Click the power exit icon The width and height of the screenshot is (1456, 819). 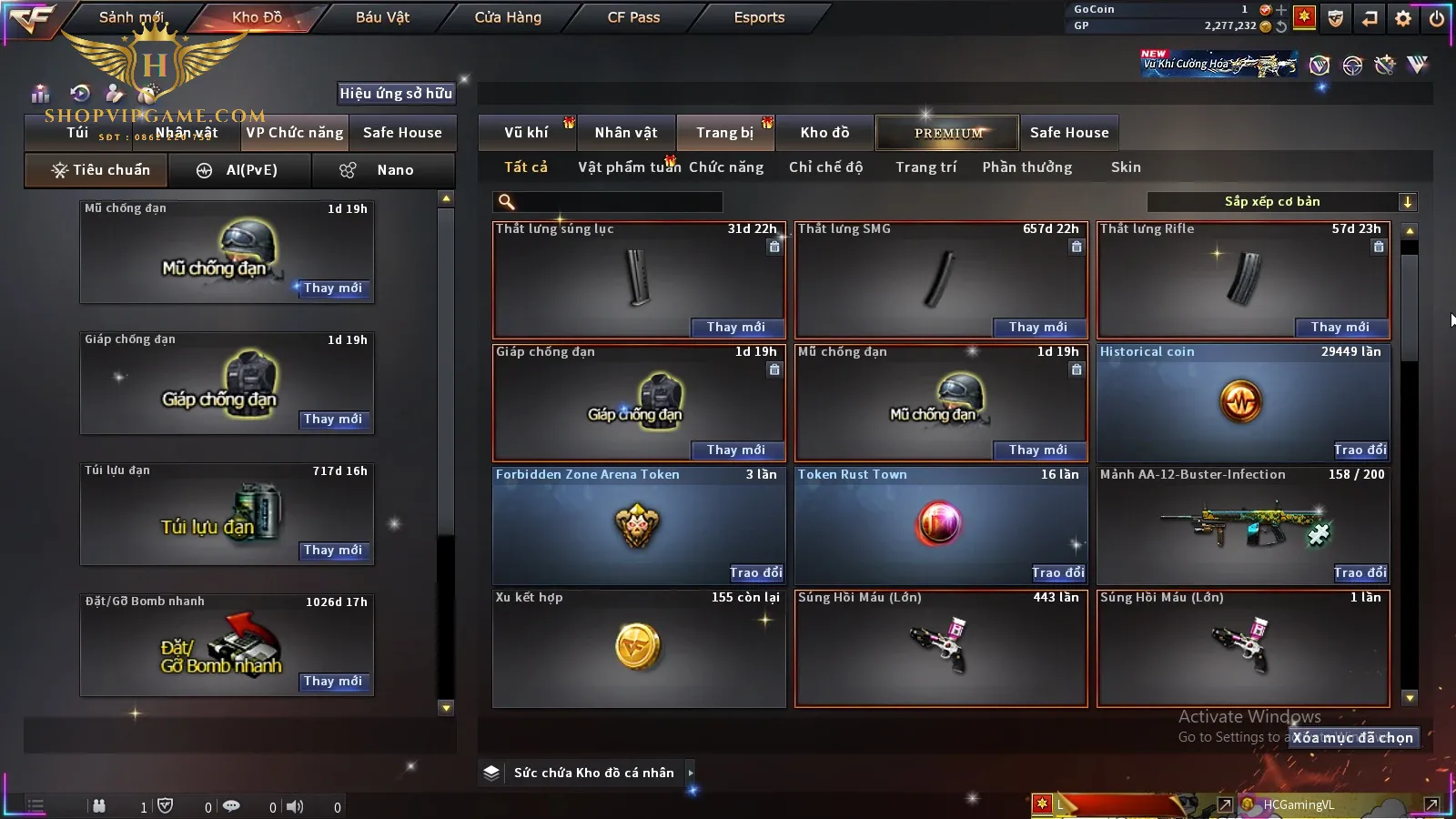click(x=1437, y=18)
